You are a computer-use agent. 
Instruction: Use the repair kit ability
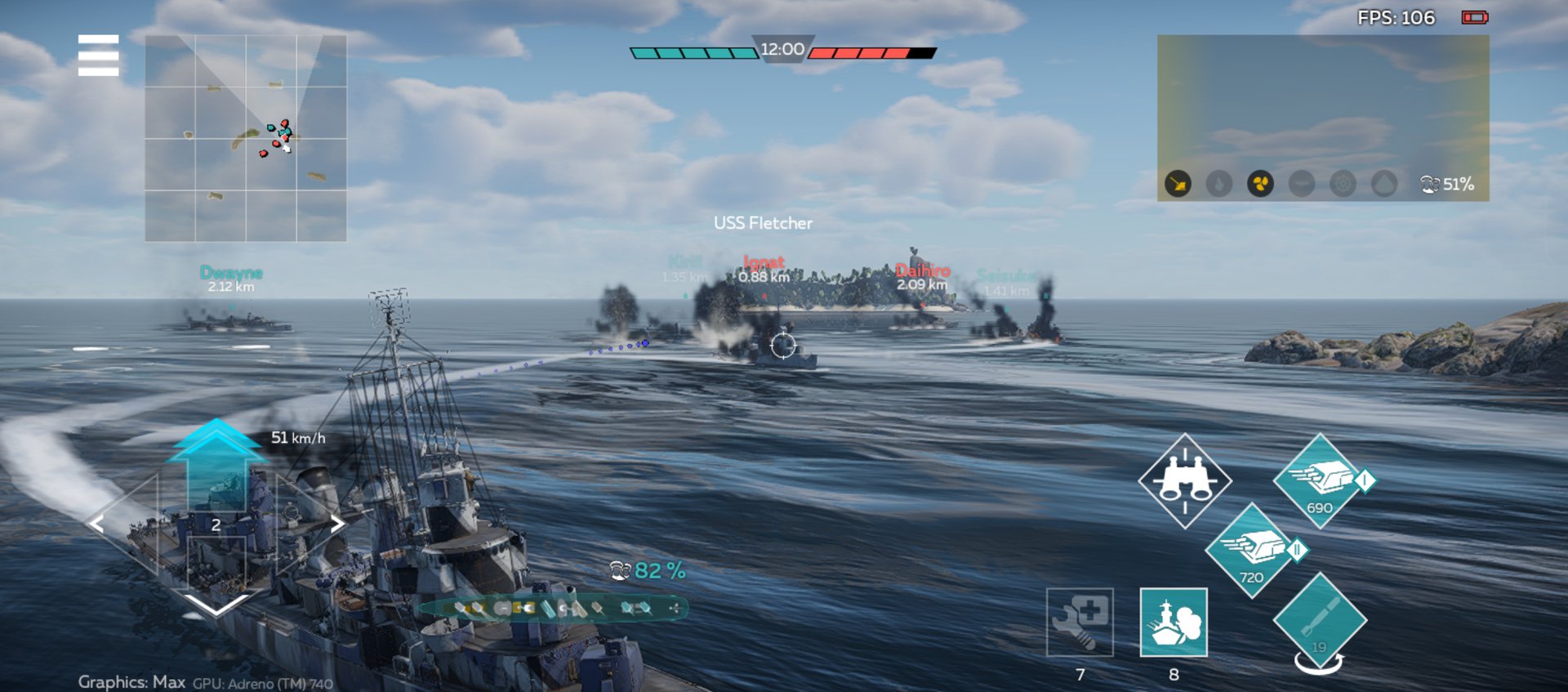[1080, 622]
